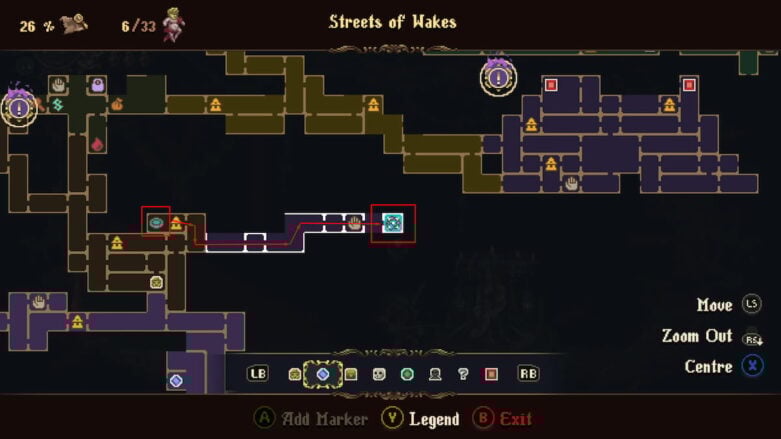Select the blue diamond marker type

click(322, 374)
